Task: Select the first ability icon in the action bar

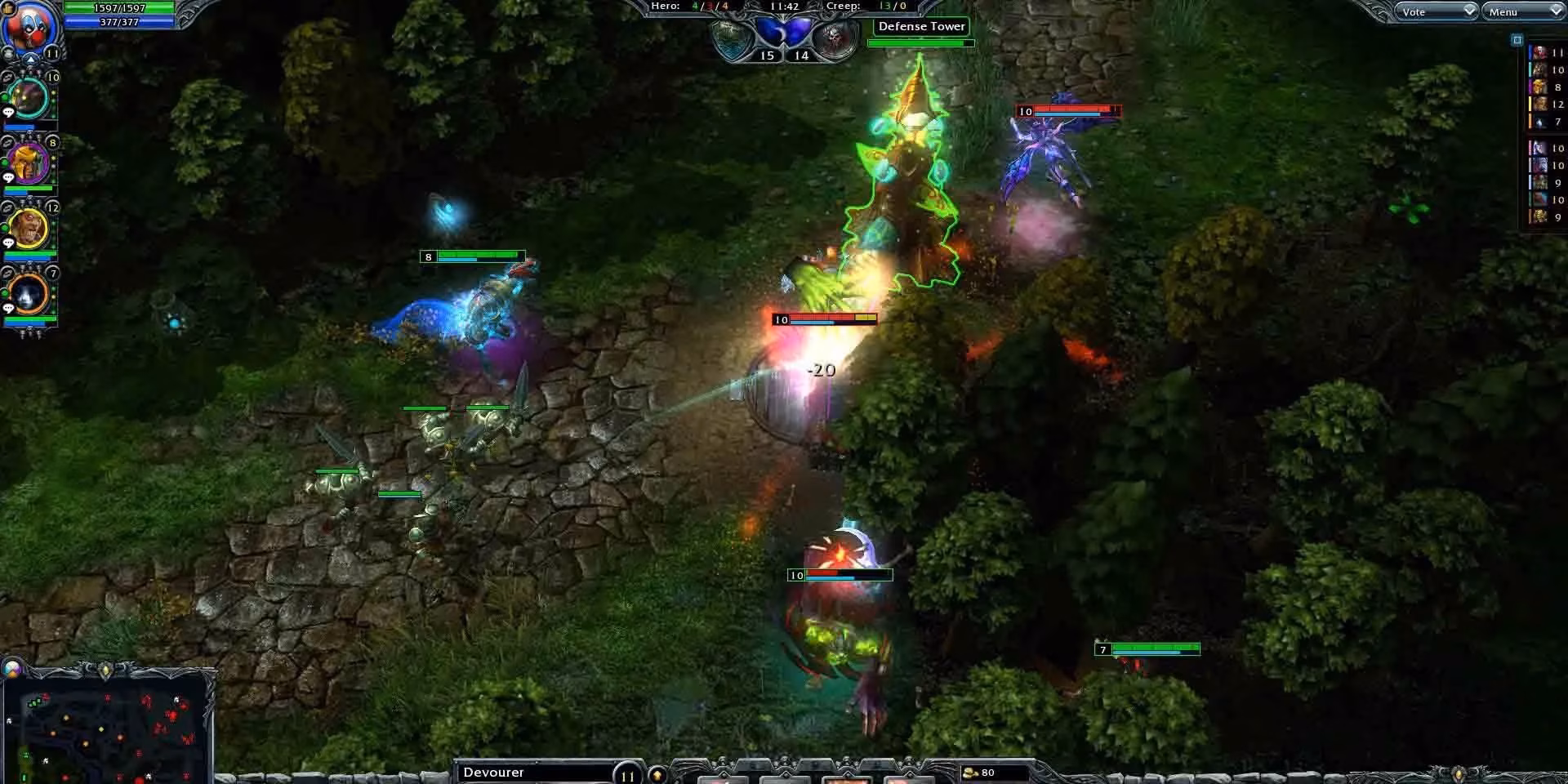Action: click(724, 777)
